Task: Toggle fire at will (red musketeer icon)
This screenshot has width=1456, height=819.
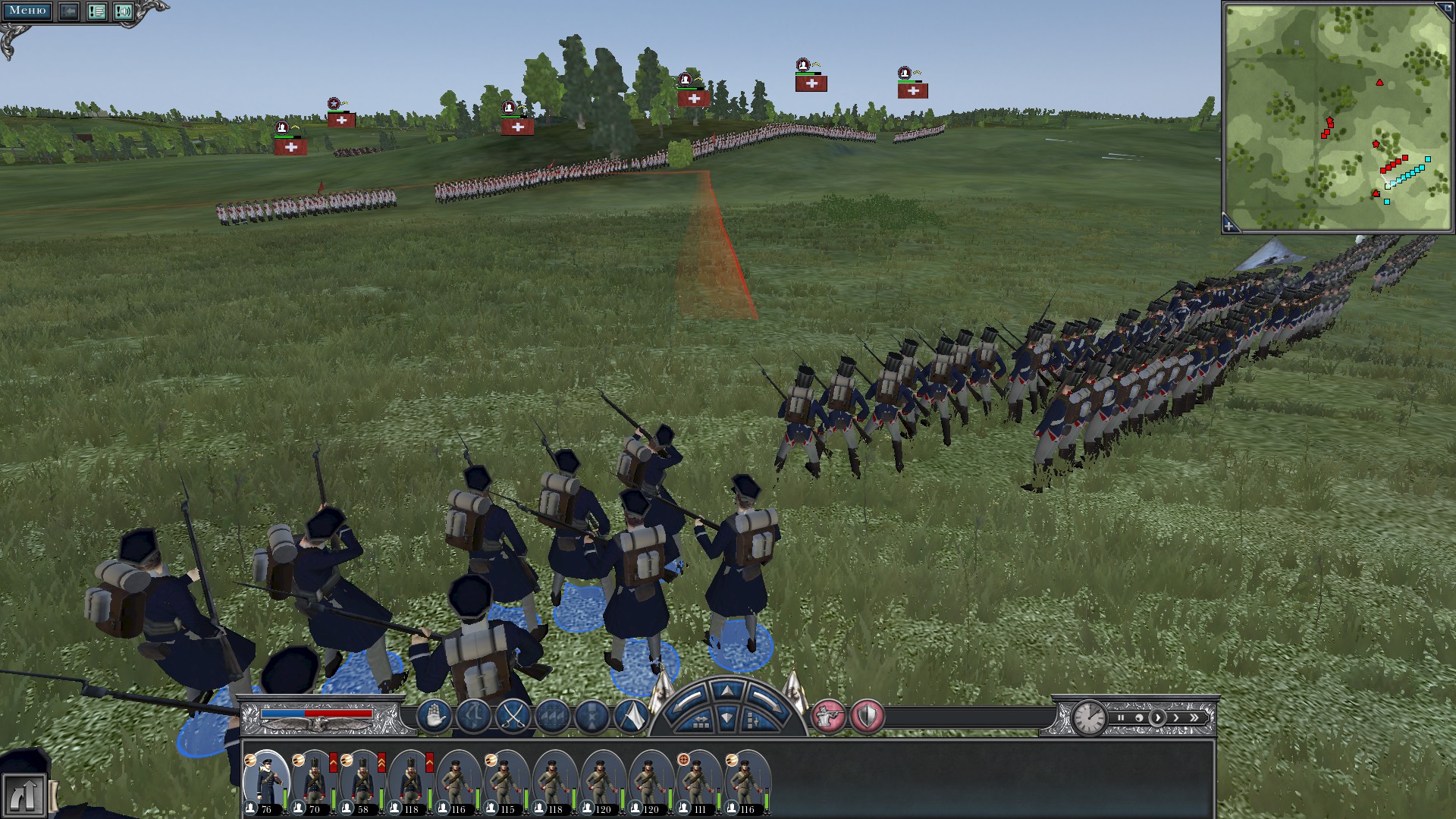Action: (x=828, y=716)
